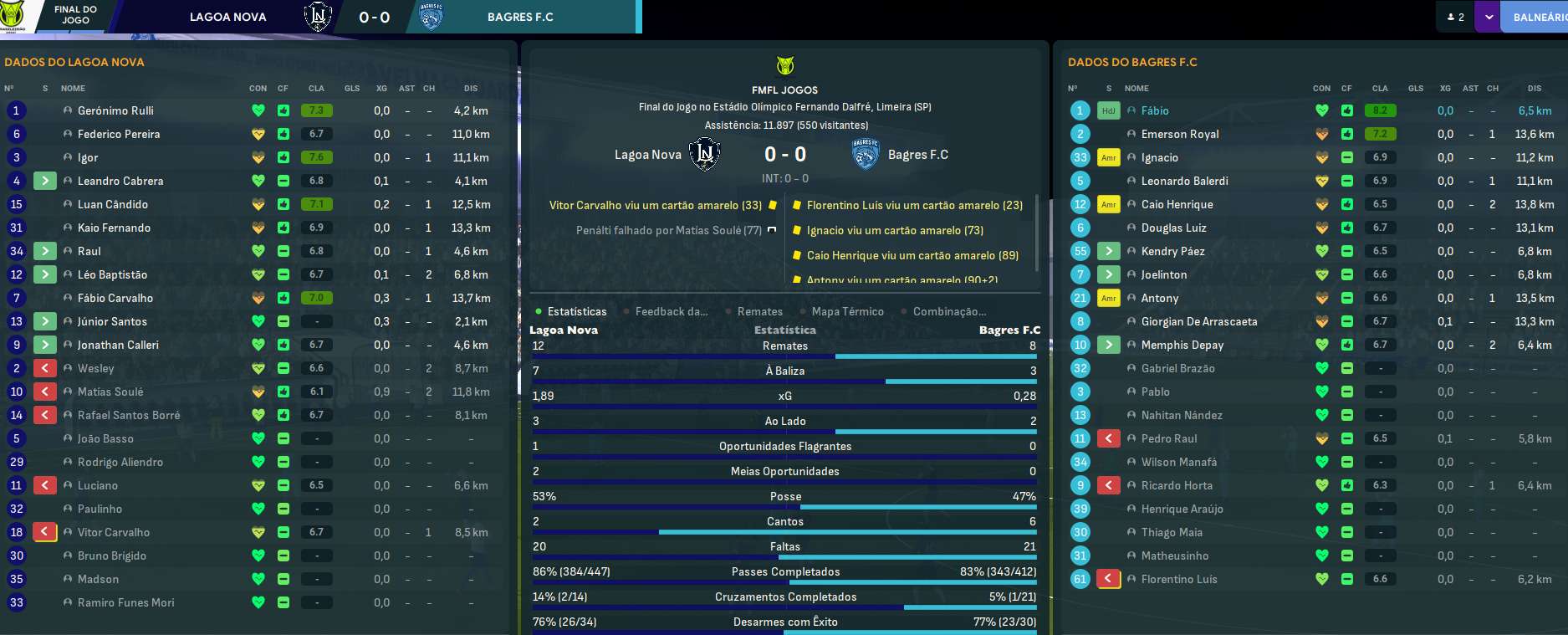1568x635 pixels.
Task: Open the online users icon button
Action: tap(1455, 17)
